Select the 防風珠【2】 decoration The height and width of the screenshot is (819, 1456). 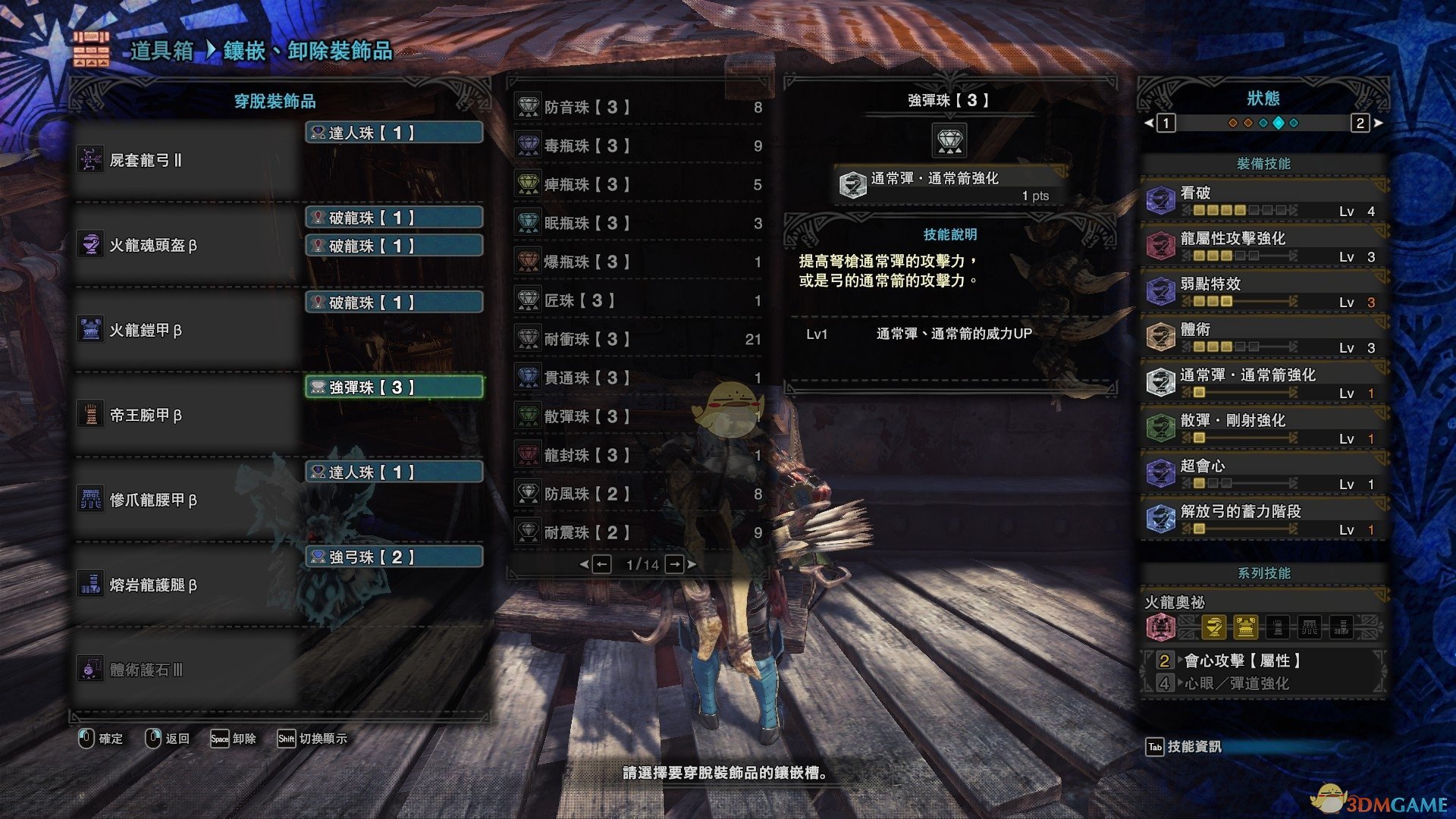pos(637,494)
